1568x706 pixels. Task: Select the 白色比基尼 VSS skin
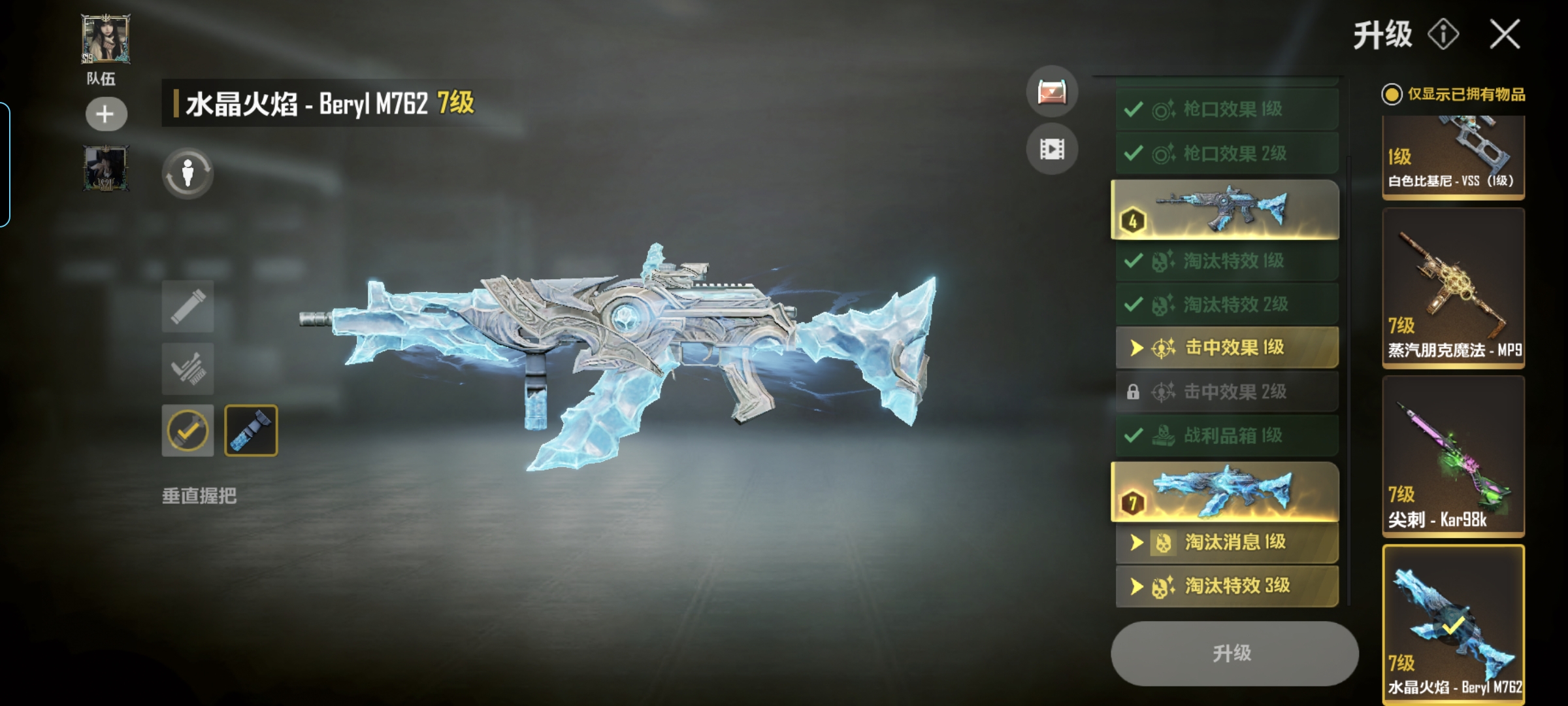click(1453, 157)
